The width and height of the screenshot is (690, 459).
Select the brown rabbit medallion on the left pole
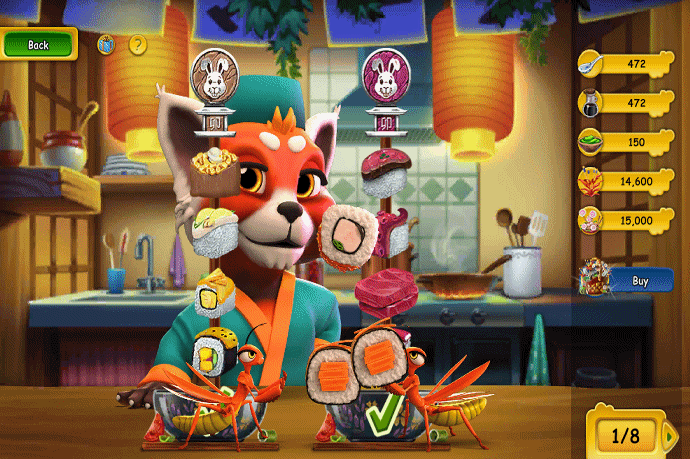tap(211, 77)
